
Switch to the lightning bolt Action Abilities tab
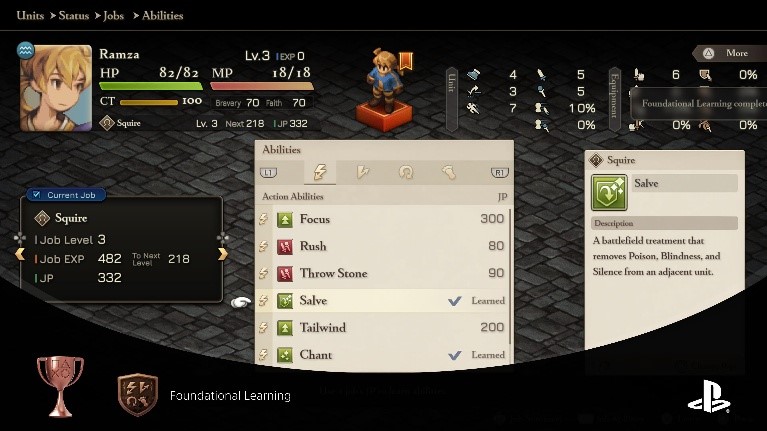(x=321, y=172)
